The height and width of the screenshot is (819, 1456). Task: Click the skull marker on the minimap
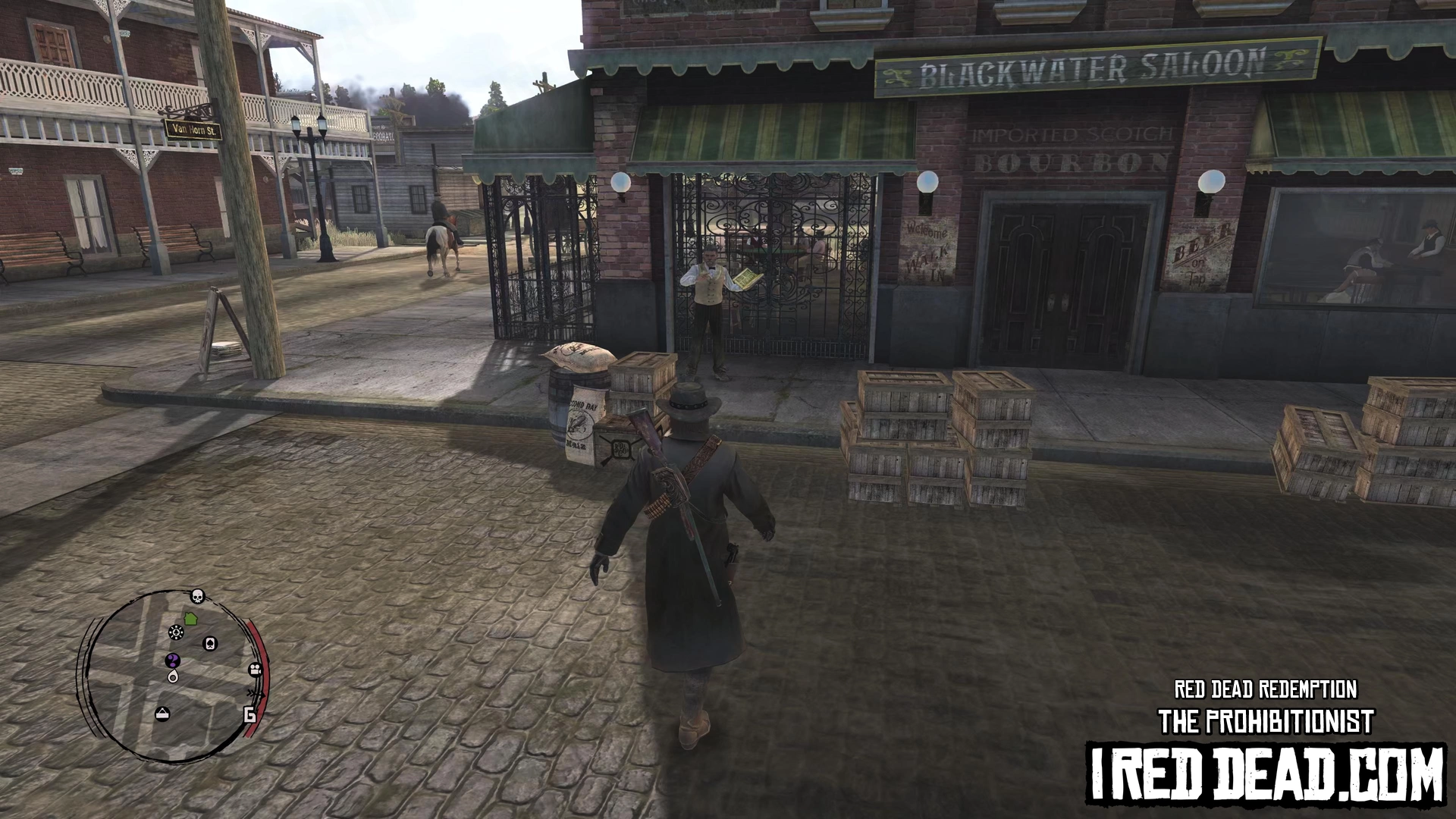point(197,595)
